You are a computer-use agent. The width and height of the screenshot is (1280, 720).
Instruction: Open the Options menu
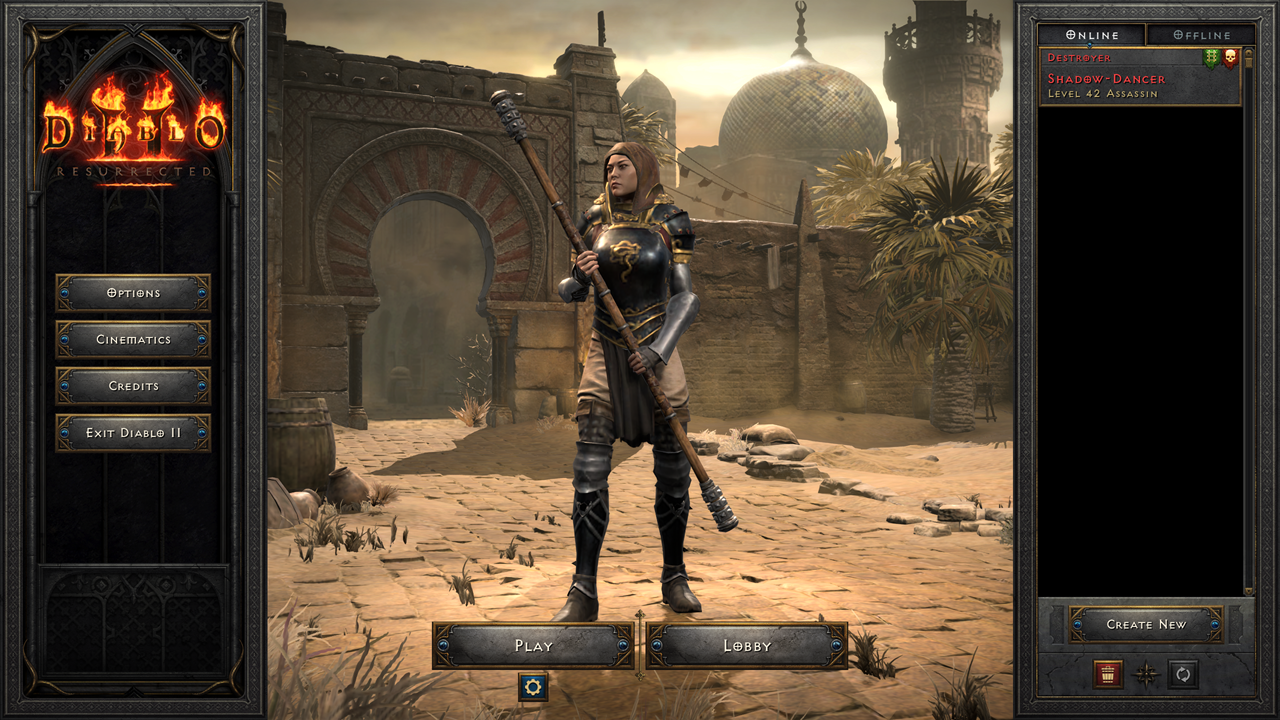point(135,293)
